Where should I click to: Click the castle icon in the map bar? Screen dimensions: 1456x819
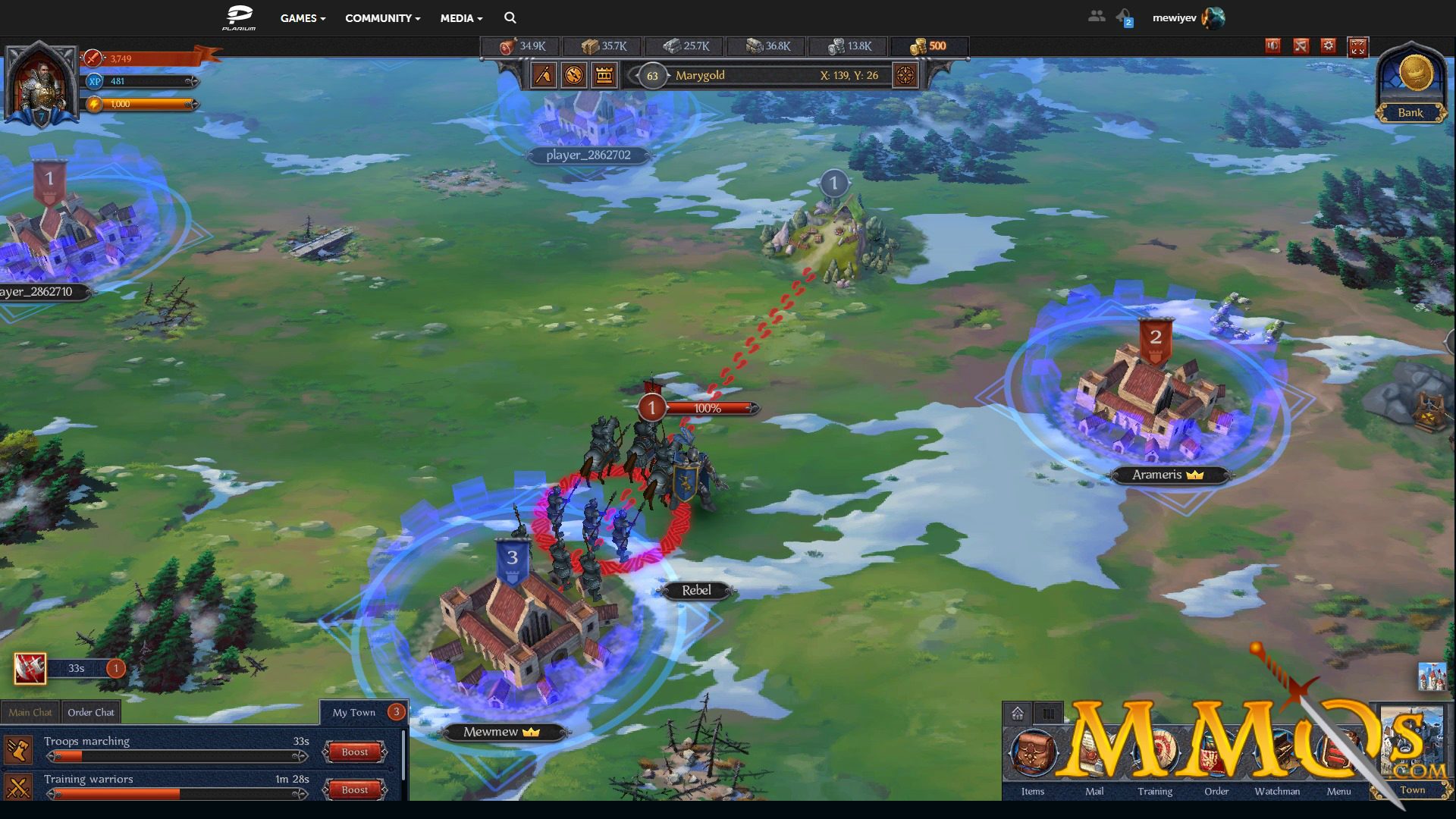[604, 75]
